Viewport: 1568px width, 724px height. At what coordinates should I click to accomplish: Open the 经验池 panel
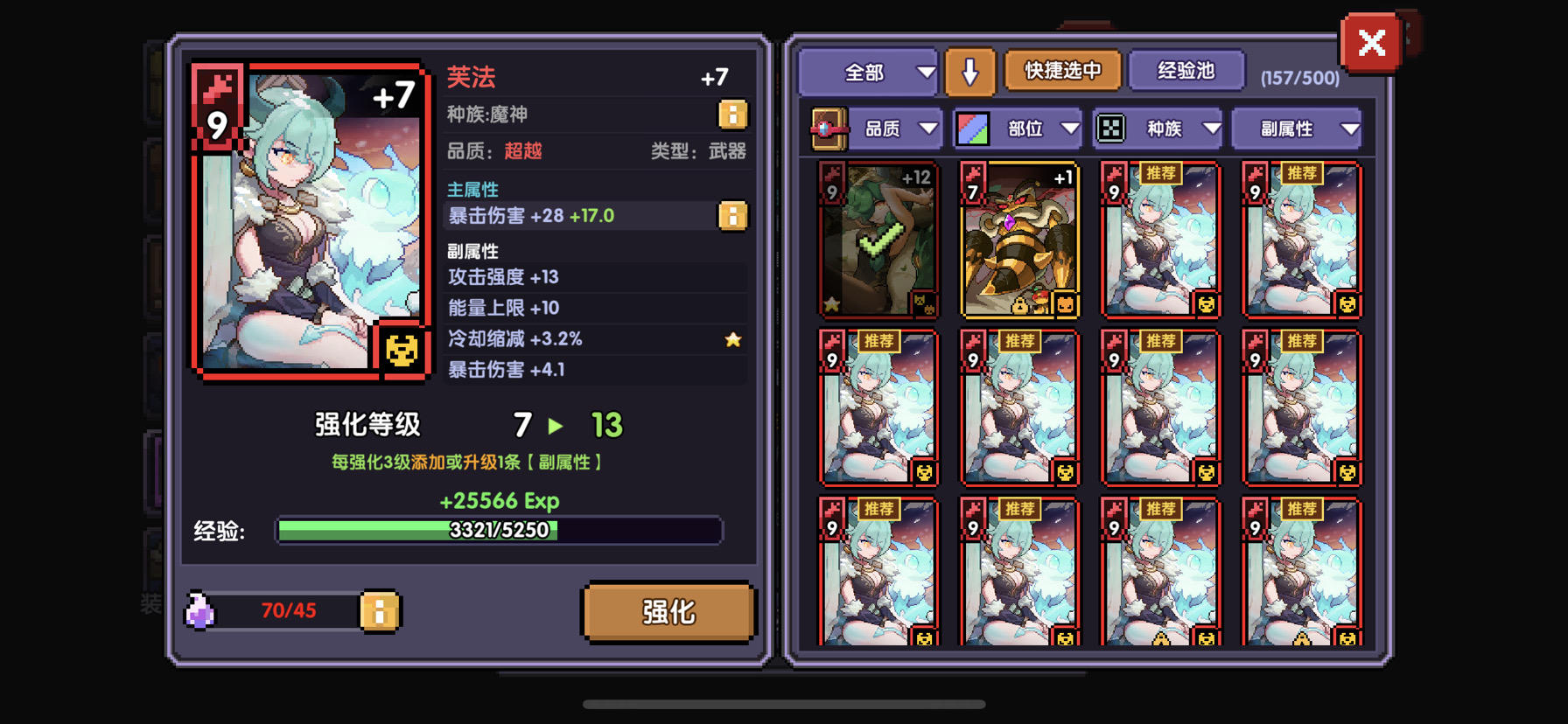pyautogui.click(x=1186, y=71)
